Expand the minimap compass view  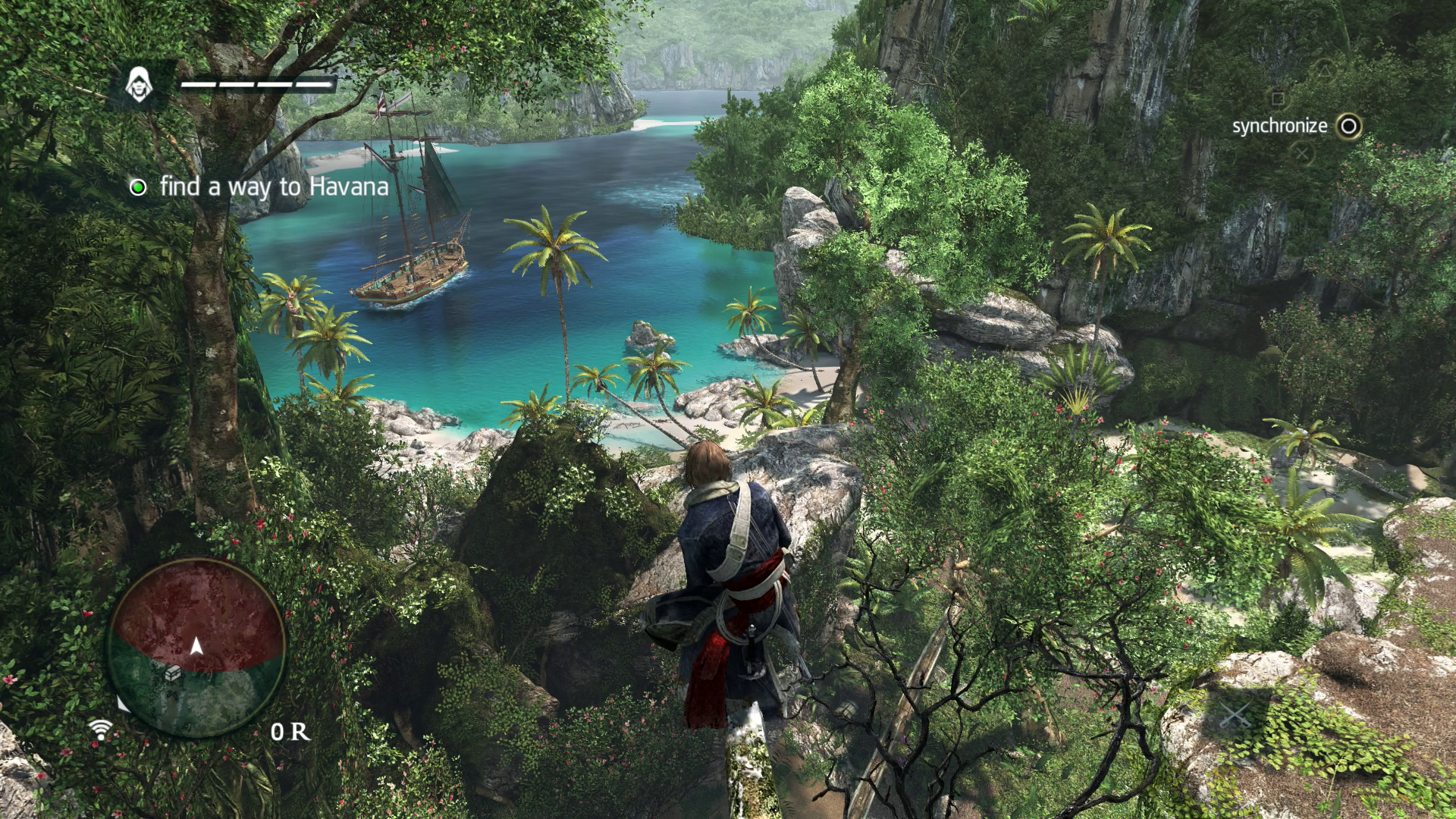point(196,652)
